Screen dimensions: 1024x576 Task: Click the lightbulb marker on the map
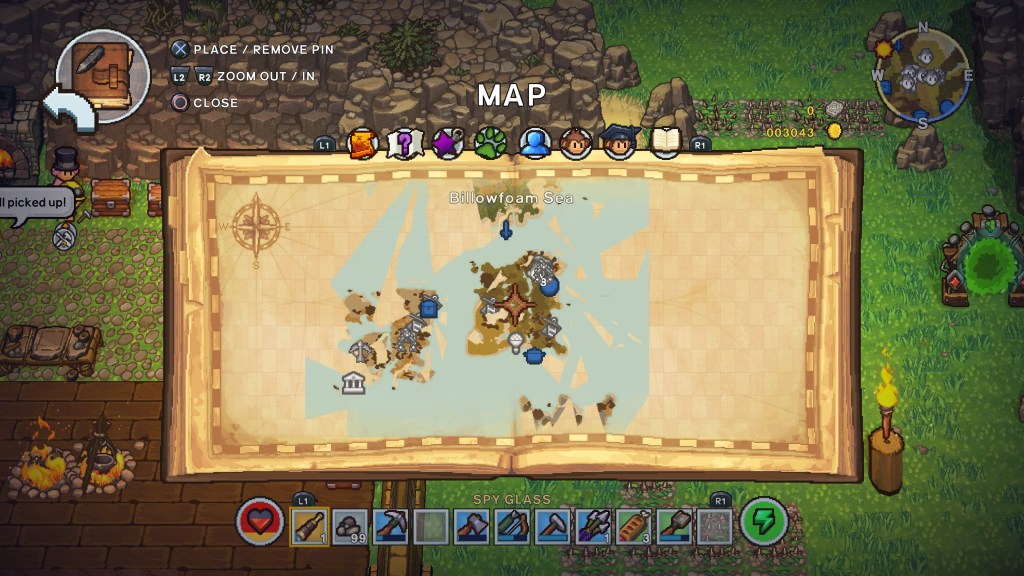pyautogui.click(x=516, y=343)
